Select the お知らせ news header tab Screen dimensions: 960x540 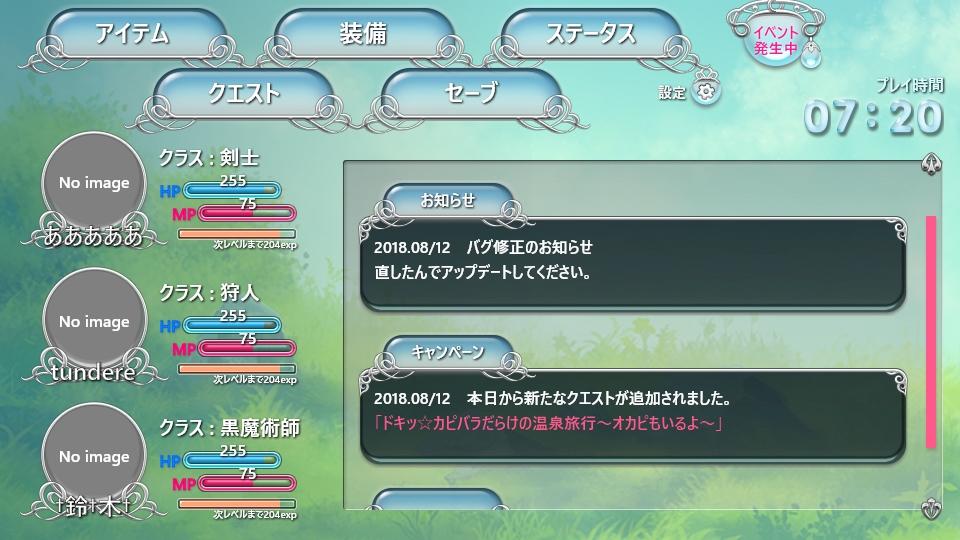(448, 200)
